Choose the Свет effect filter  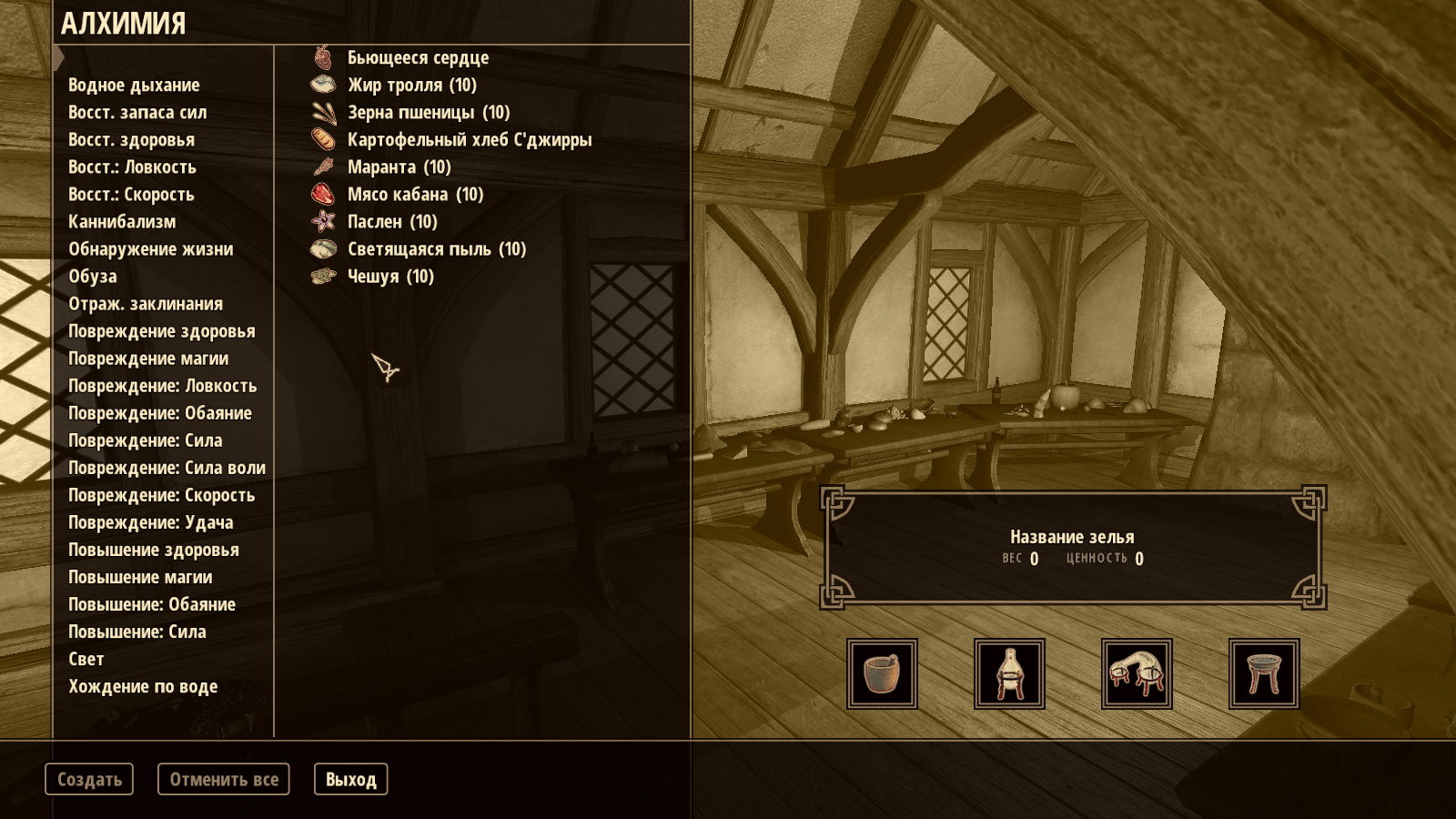click(x=86, y=659)
